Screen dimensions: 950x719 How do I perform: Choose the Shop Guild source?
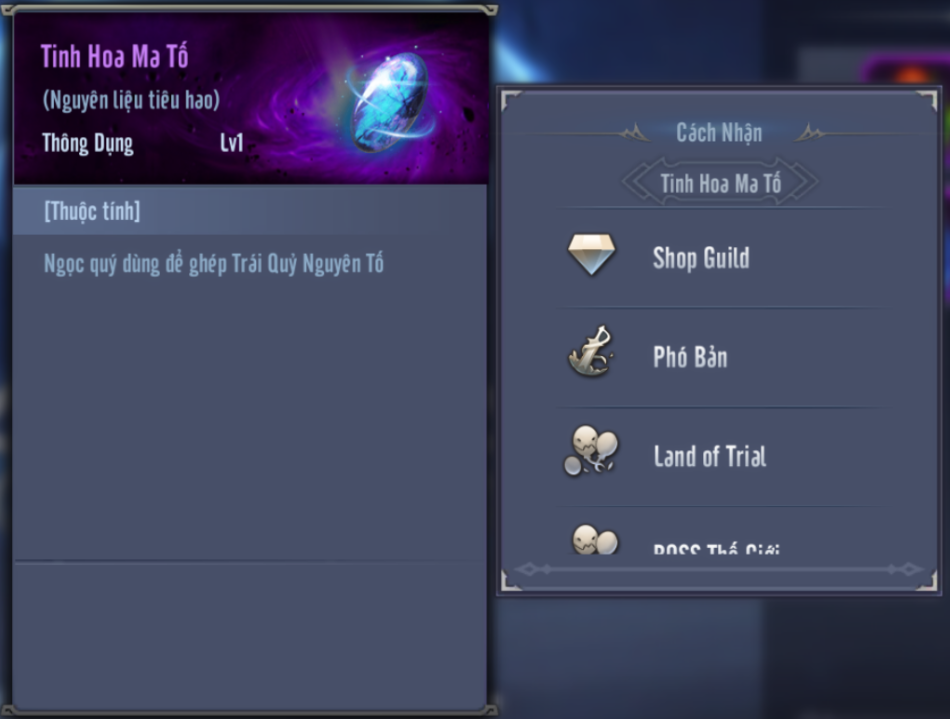700,258
